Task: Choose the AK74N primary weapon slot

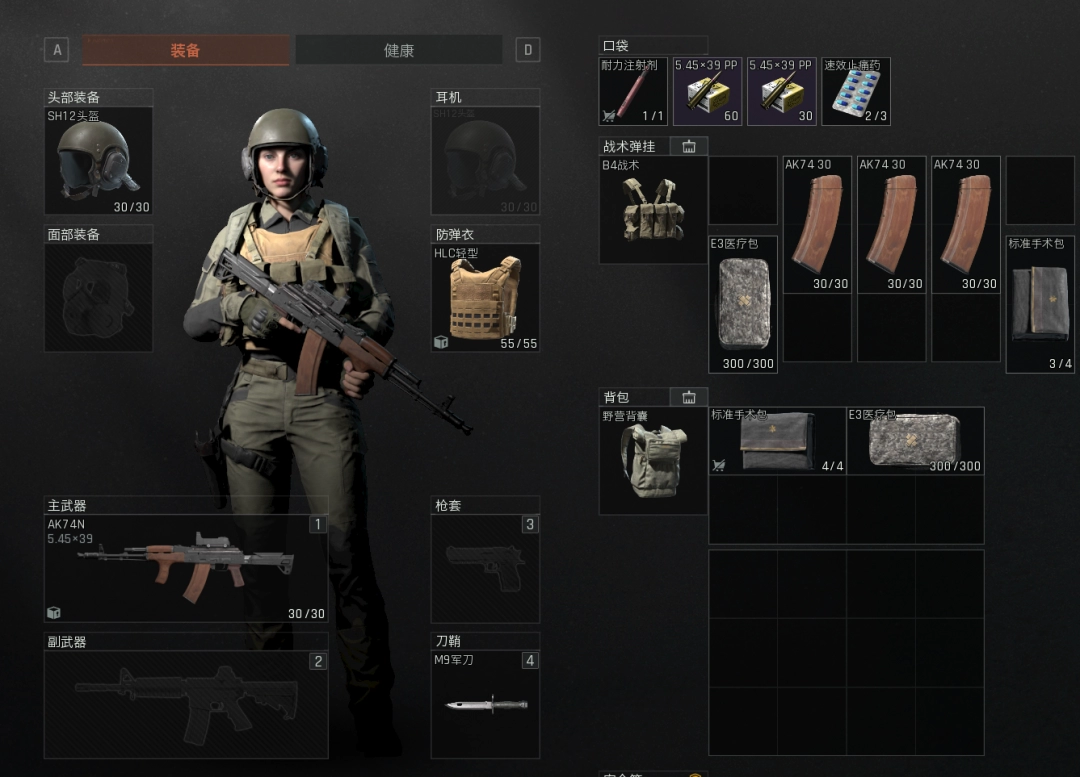Action: 186,568
